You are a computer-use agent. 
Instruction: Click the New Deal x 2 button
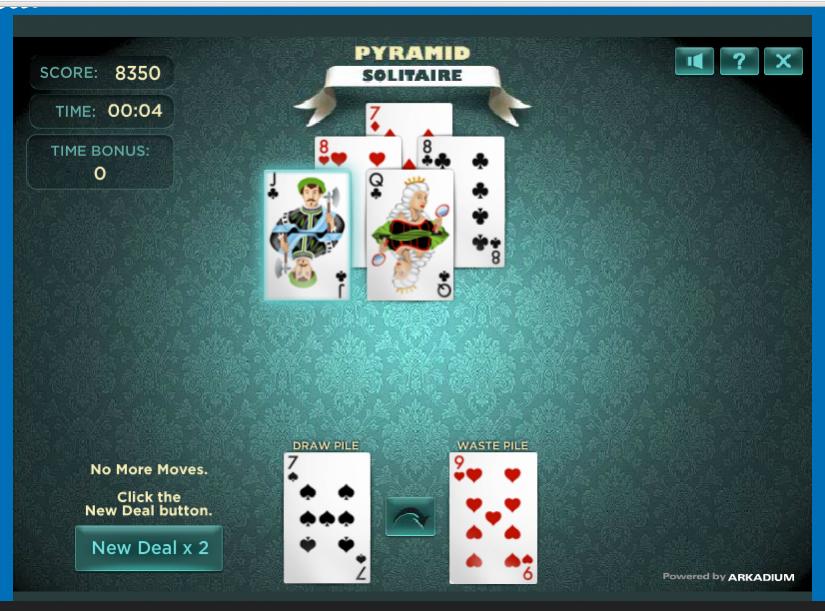[149, 547]
